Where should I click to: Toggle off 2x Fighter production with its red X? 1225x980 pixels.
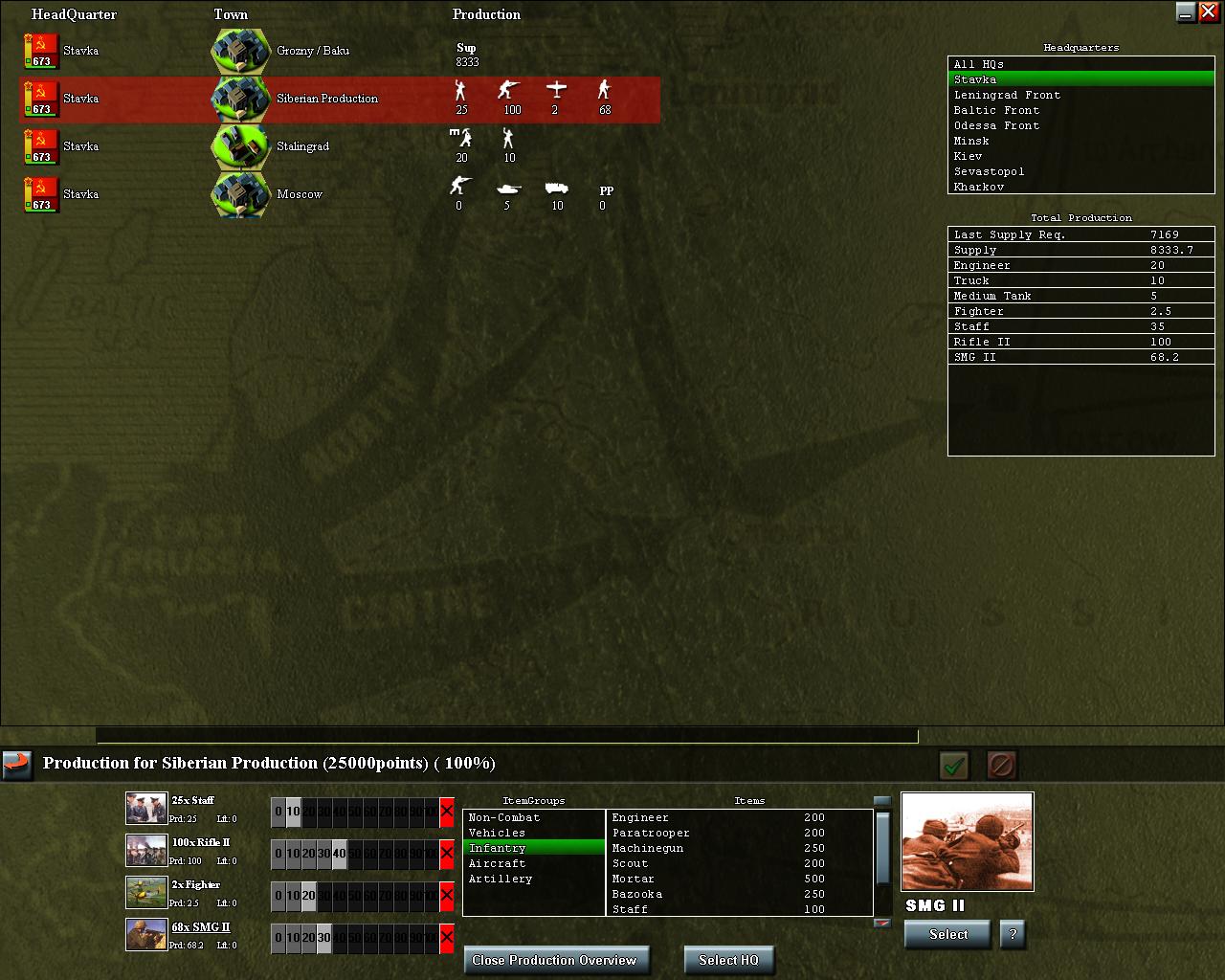[446, 895]
